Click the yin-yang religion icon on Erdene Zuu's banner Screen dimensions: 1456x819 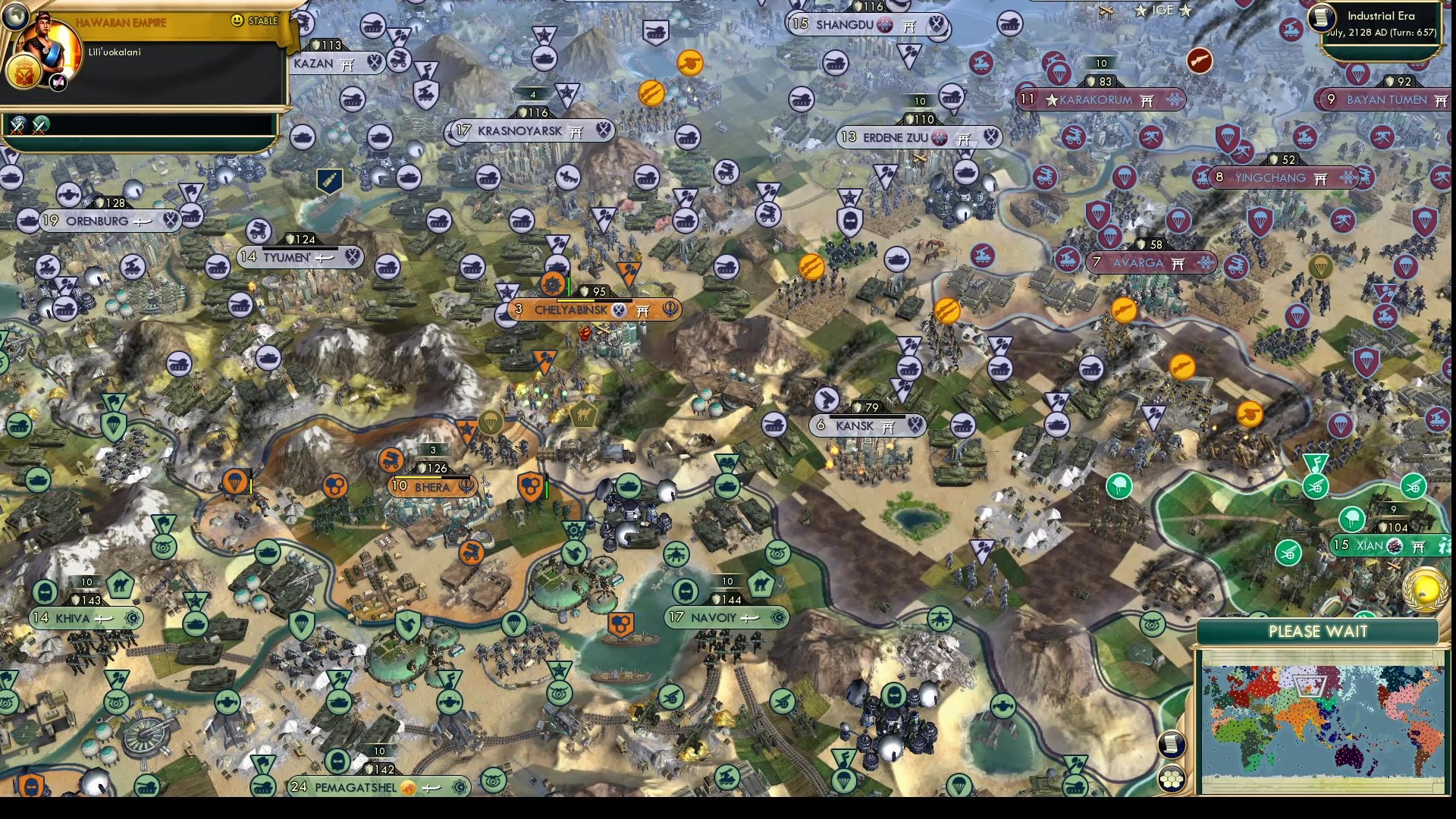tap(940, 138)
